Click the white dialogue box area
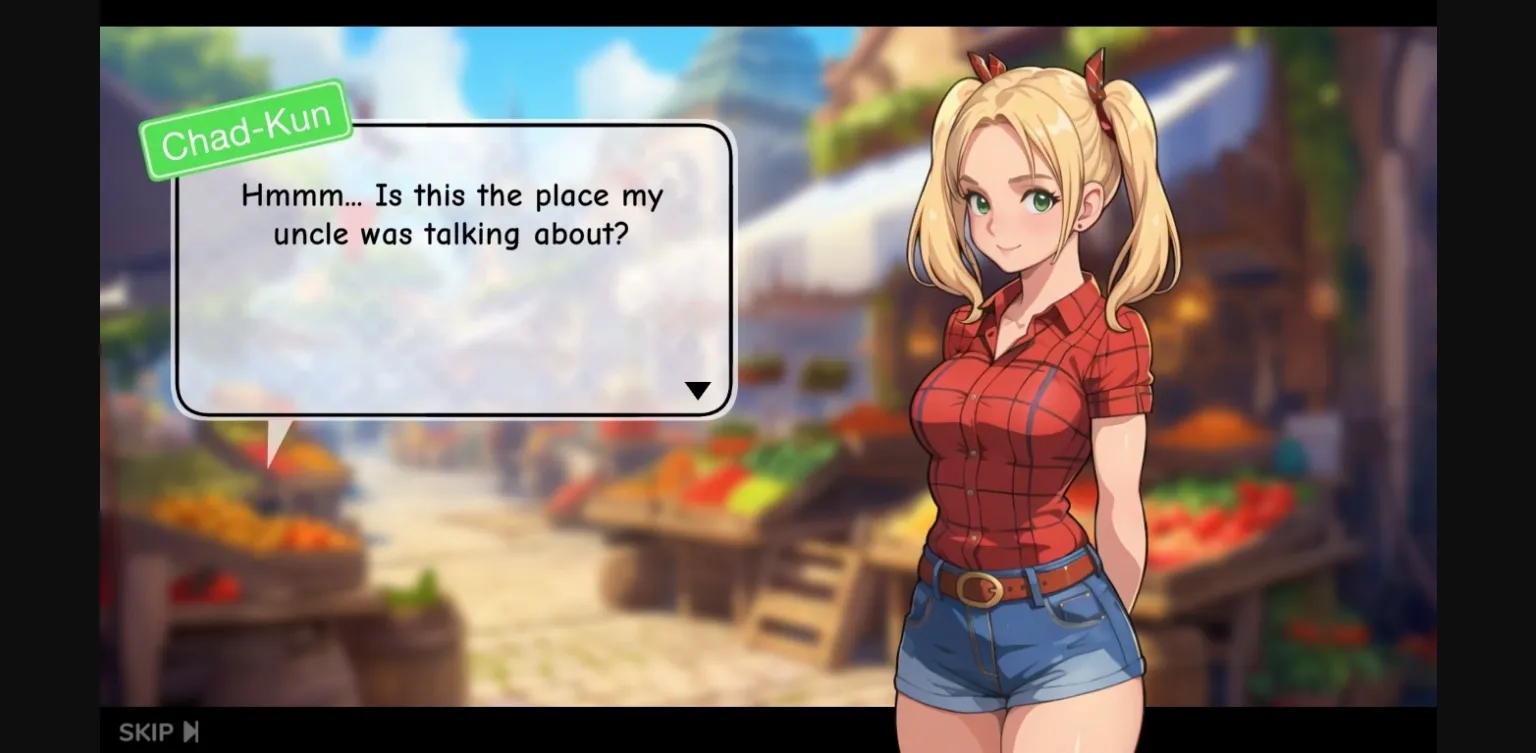Image resolution: width=1536 pixels, height=753 pixels. (452, 320)
